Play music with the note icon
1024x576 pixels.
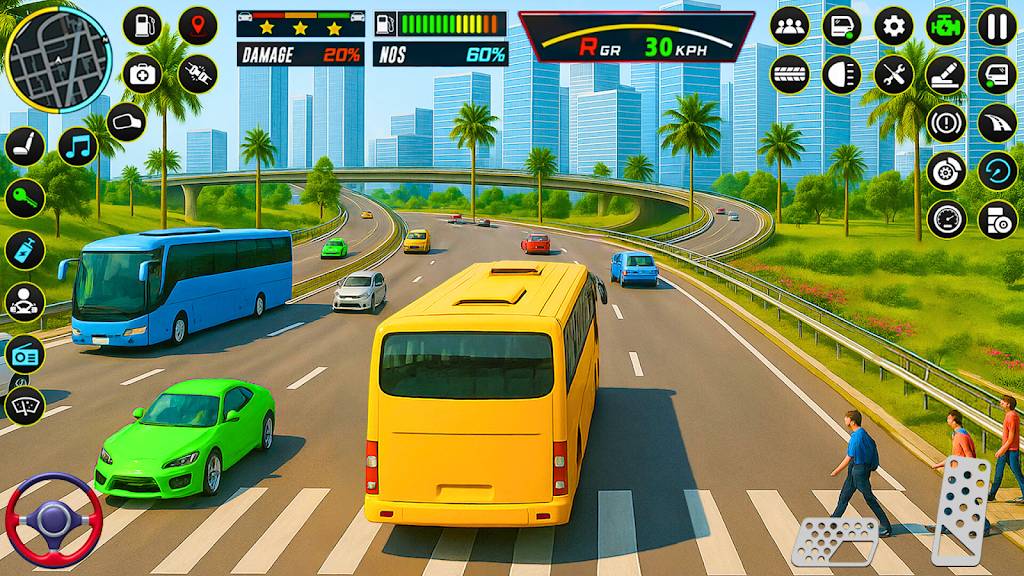point(77,146)
